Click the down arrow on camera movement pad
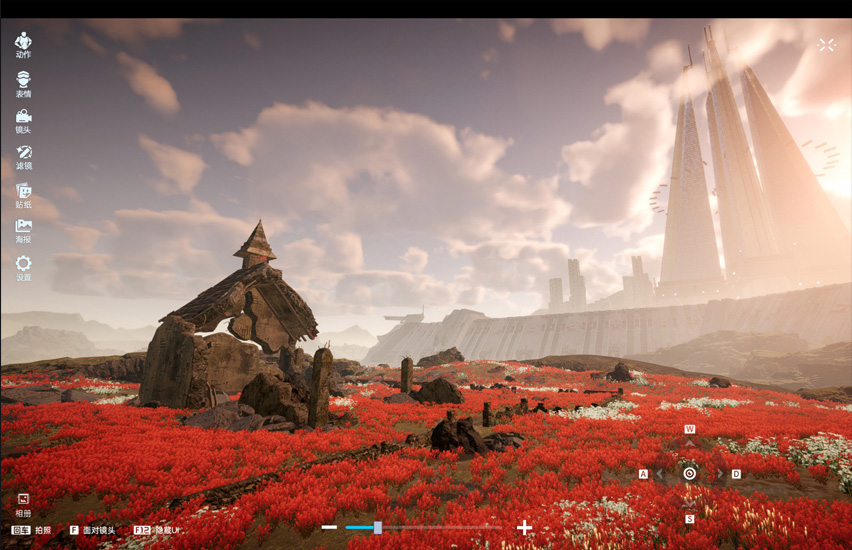Image resolution: width=852 pixels, height=550 pixels. coord(690,505)
